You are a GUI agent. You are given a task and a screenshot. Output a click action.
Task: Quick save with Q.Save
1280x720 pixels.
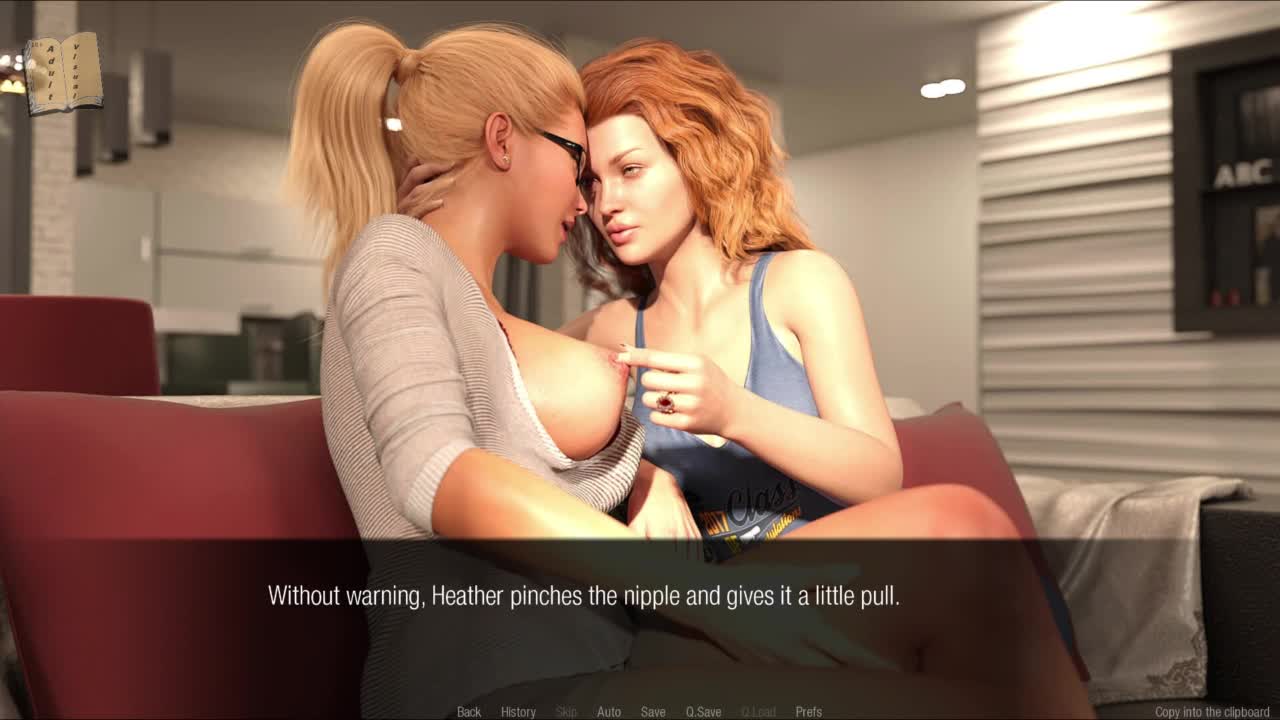[703, 712]
